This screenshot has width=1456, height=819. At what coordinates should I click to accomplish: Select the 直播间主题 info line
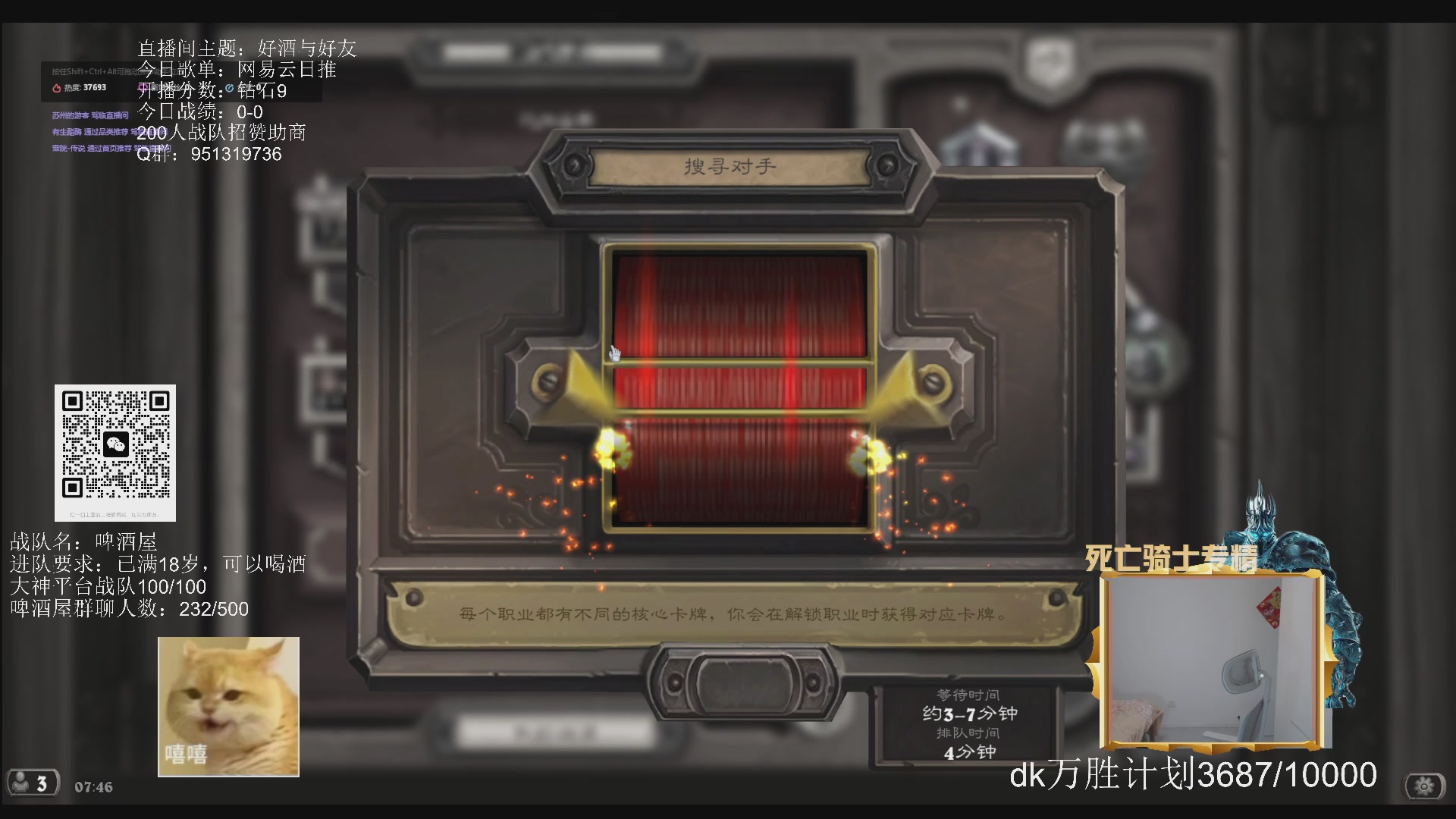pyautogui.click(x=246, y=47)
